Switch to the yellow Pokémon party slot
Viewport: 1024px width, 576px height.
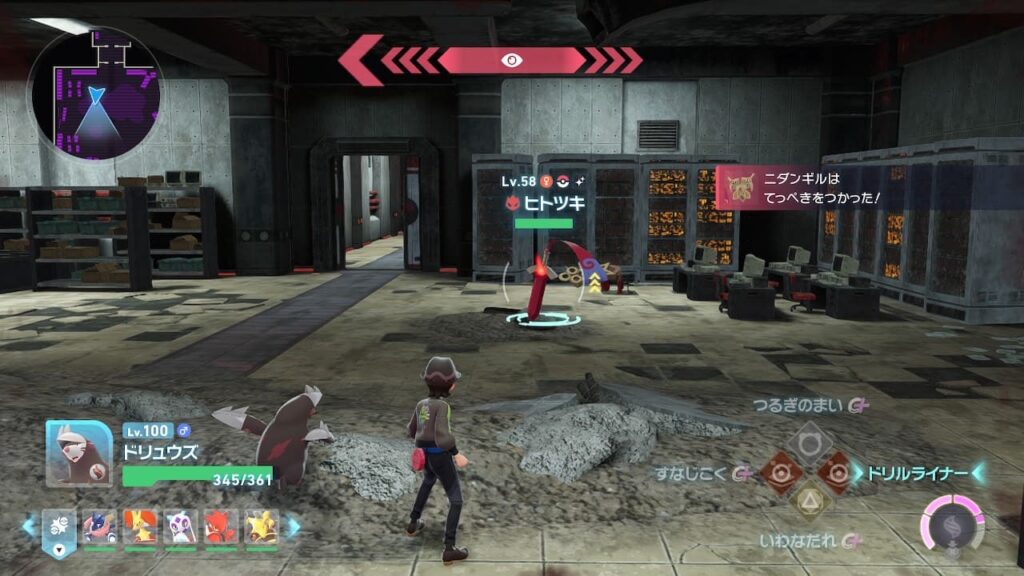(x=262, y=527)
